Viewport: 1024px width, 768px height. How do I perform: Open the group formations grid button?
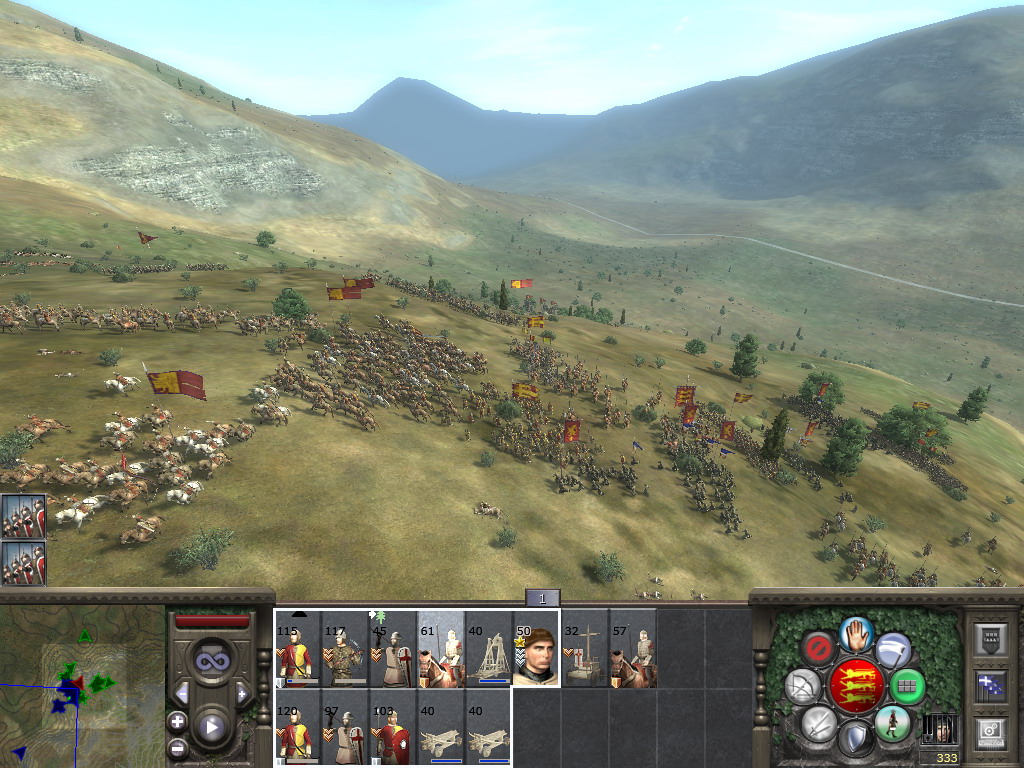point(907,687)
